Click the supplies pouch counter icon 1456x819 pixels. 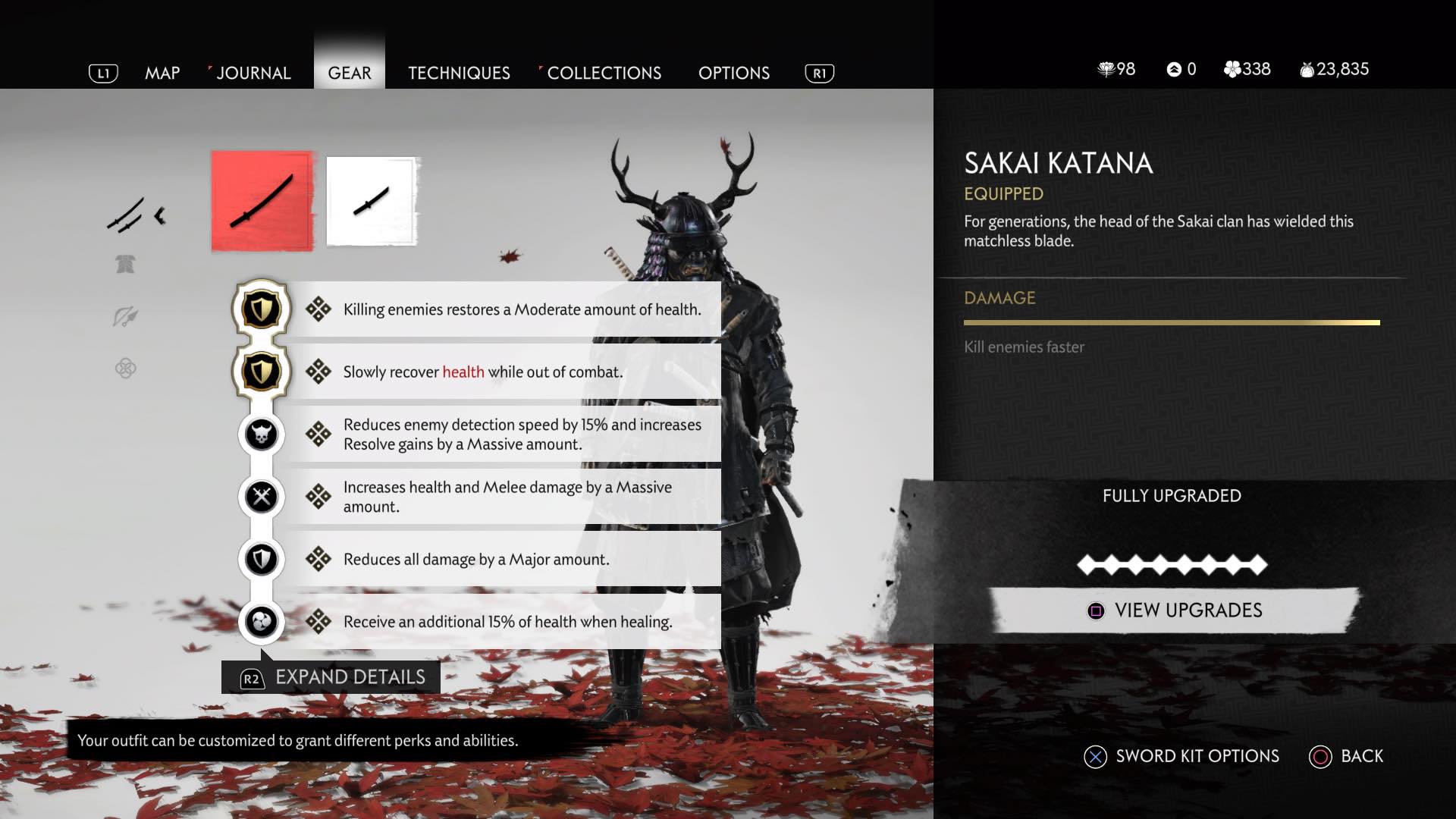click(x=1306, y=69)
